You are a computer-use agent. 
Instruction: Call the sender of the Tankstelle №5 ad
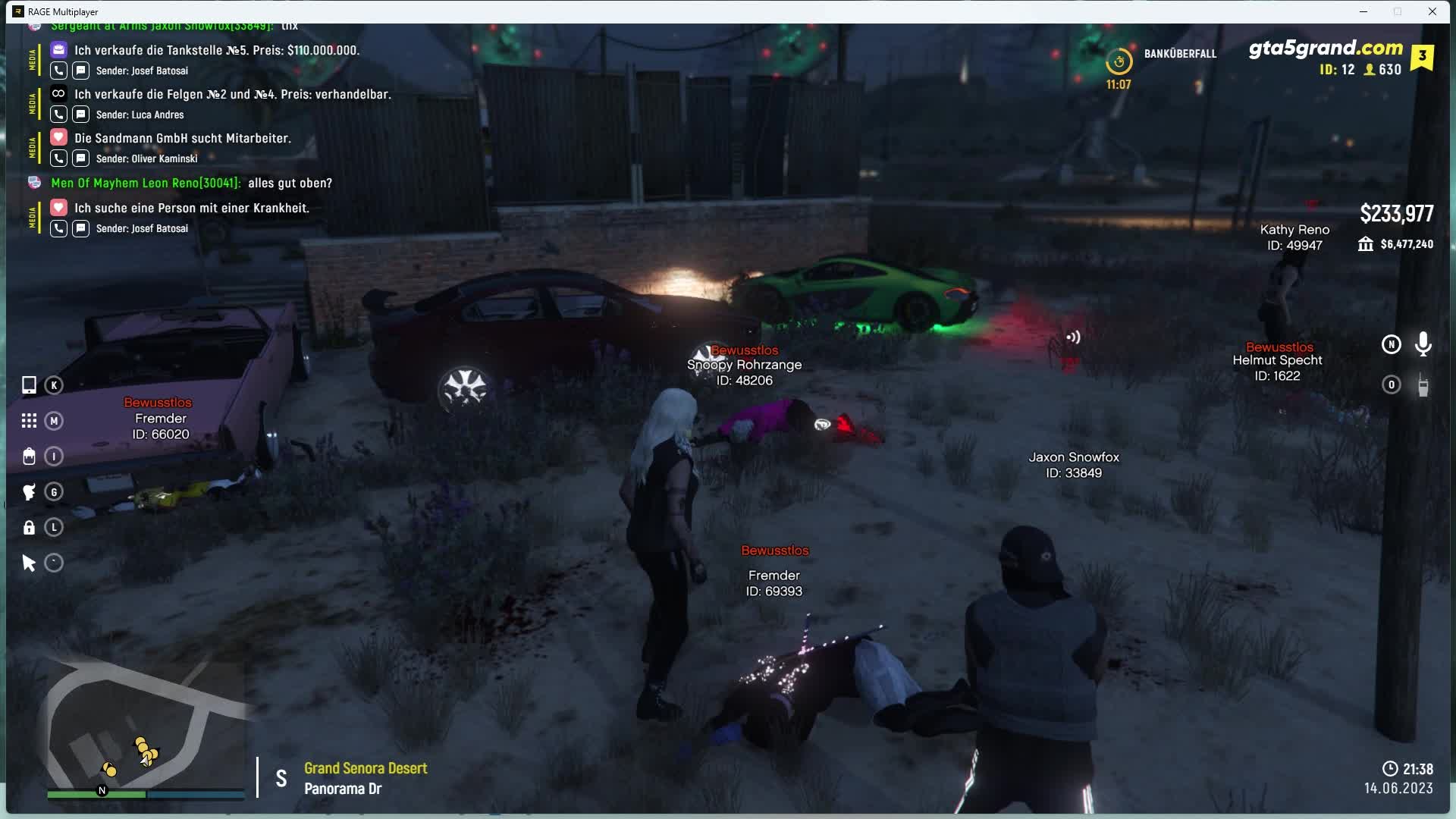pyautogui.click(x=58, y=71)
